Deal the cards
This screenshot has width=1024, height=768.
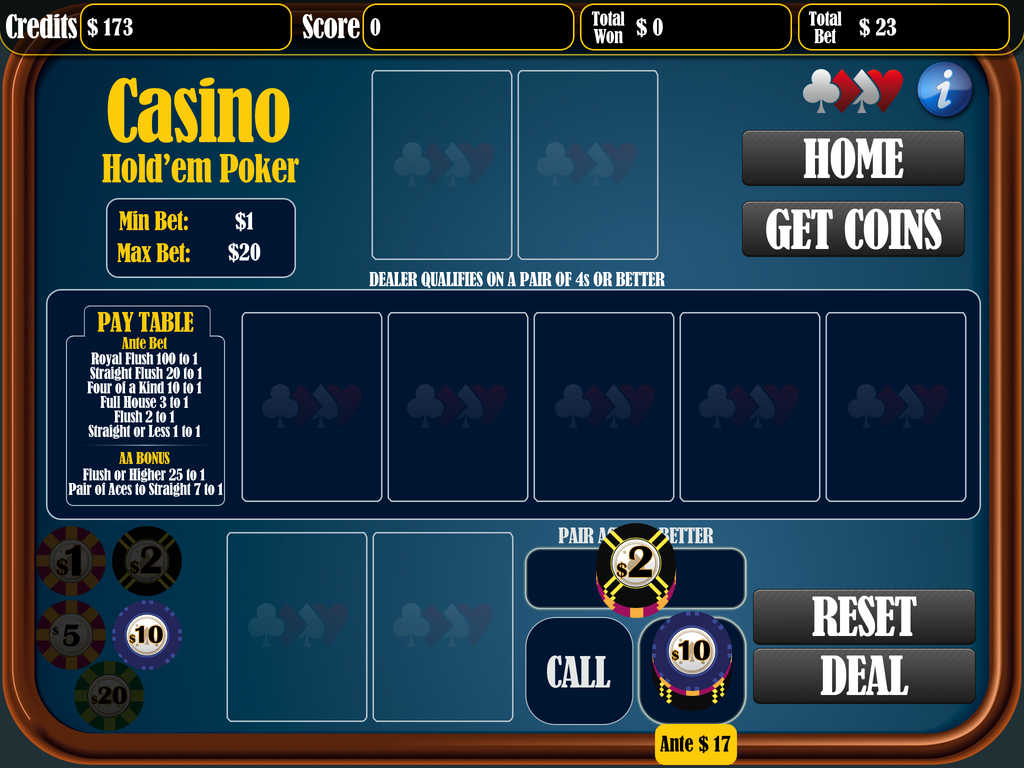coord(863,676)
